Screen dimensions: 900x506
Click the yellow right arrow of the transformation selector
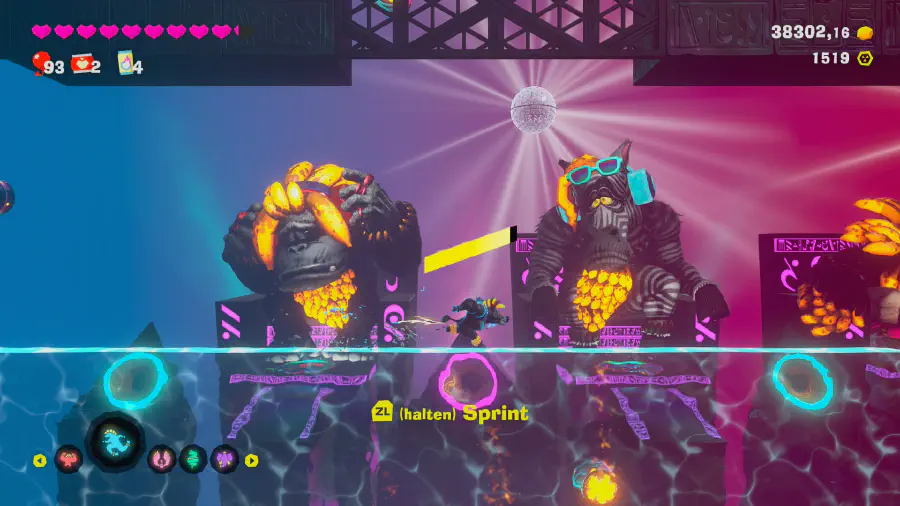click(x=252, y=460)
